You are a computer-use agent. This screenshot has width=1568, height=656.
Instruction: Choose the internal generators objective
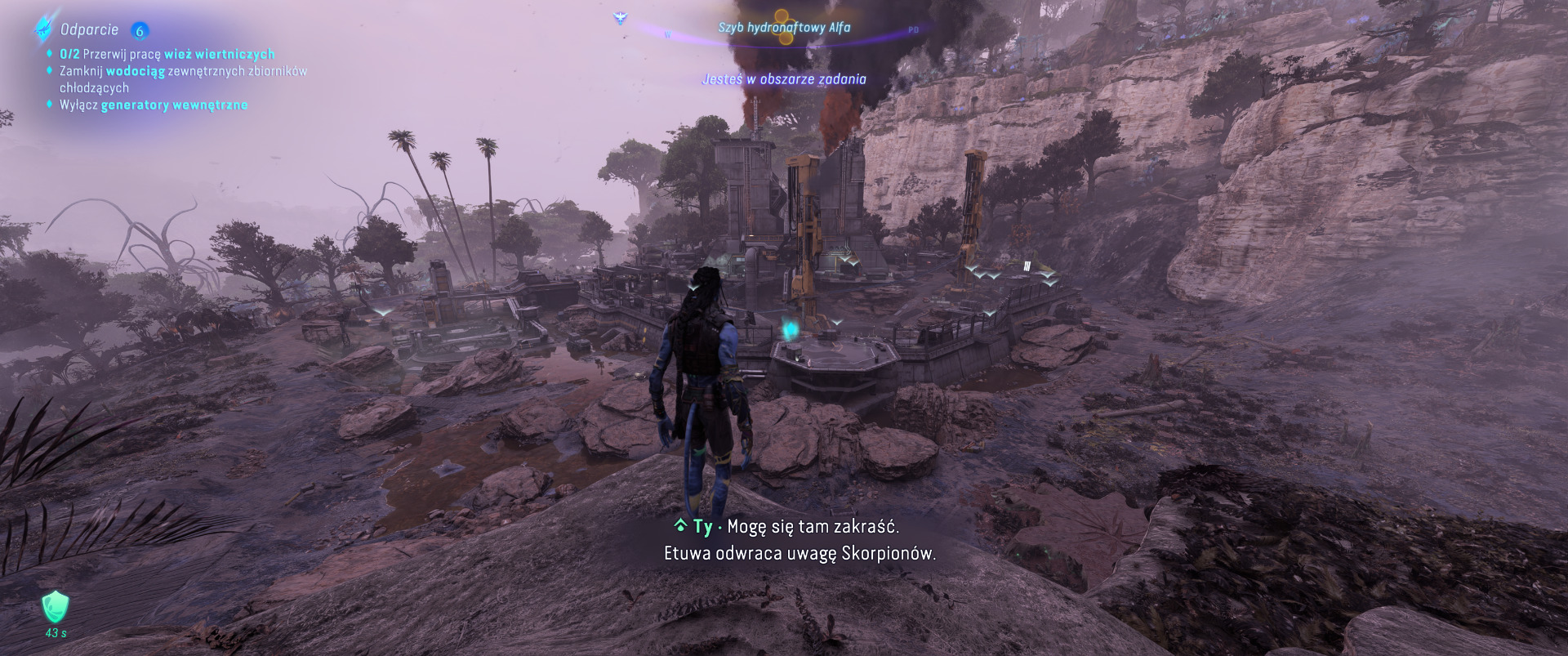pyautogui.click(x=154, y=105)
